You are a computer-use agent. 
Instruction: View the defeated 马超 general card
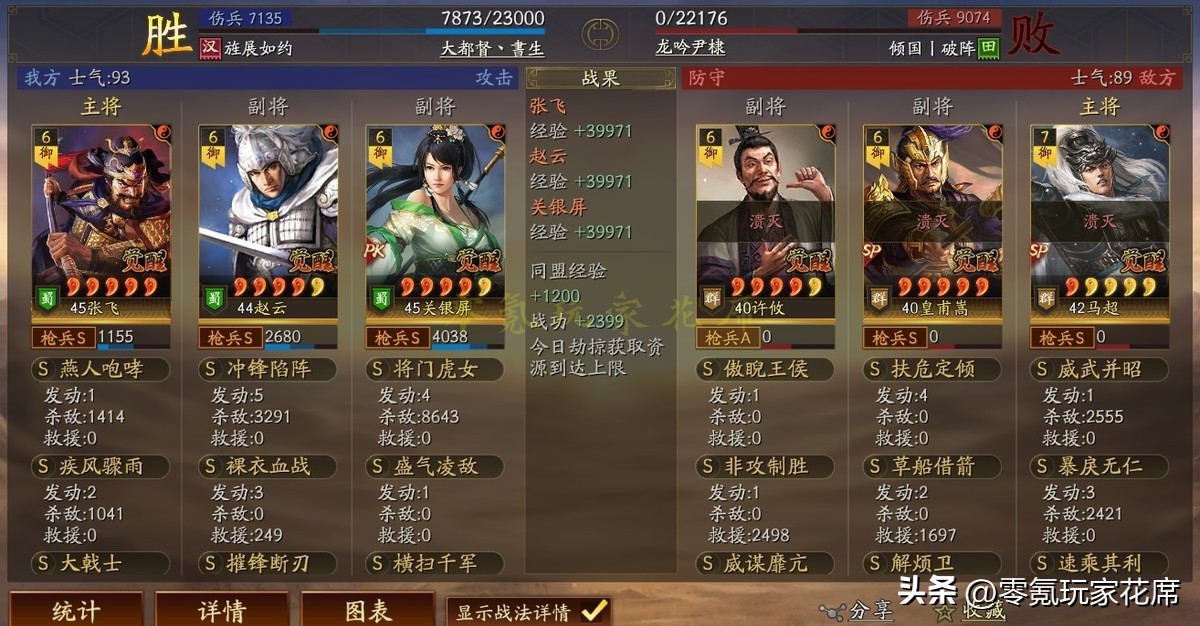(x=1099, y=220)
